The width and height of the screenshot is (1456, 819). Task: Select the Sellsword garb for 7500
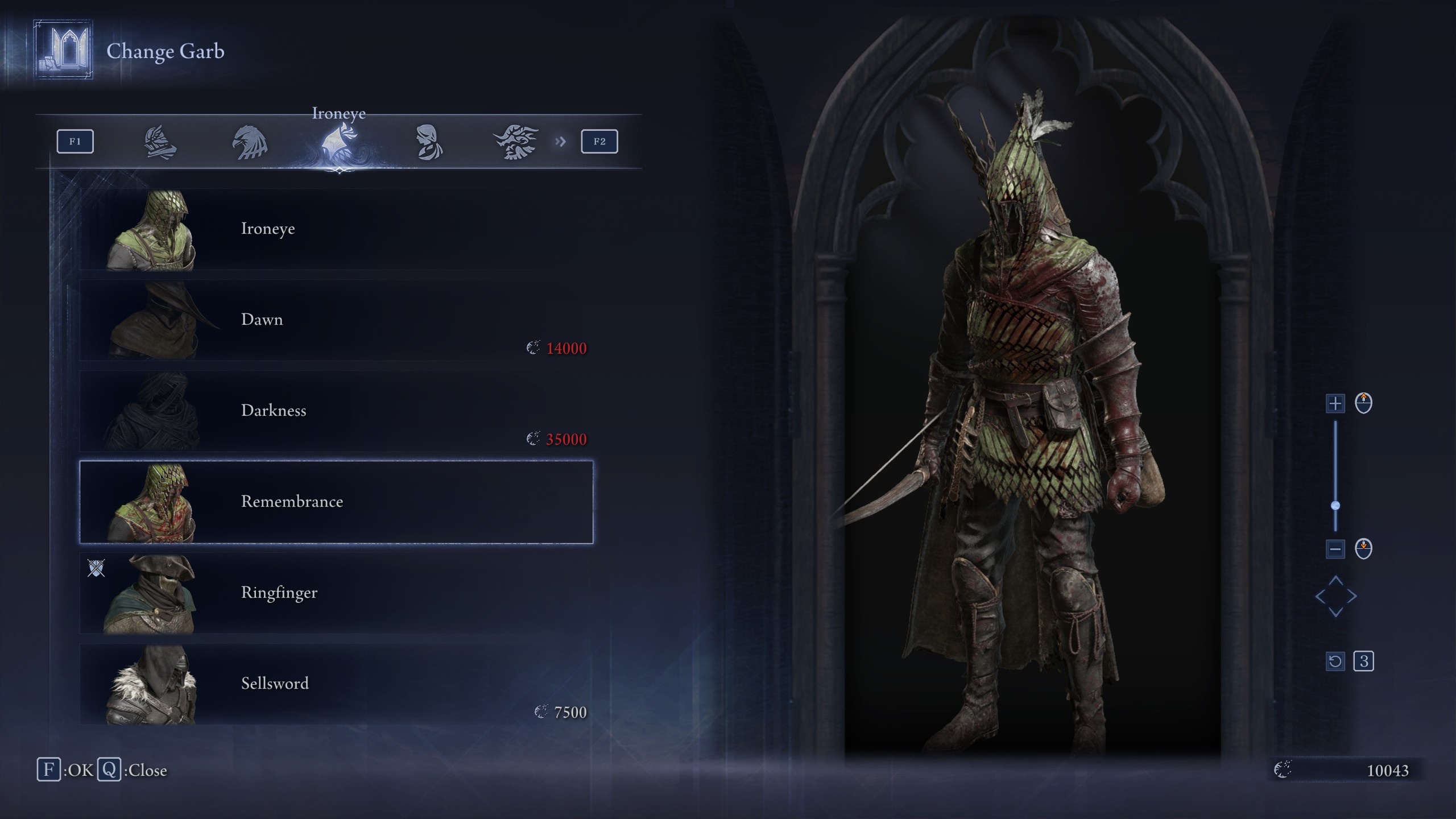(x=336, y=684)
